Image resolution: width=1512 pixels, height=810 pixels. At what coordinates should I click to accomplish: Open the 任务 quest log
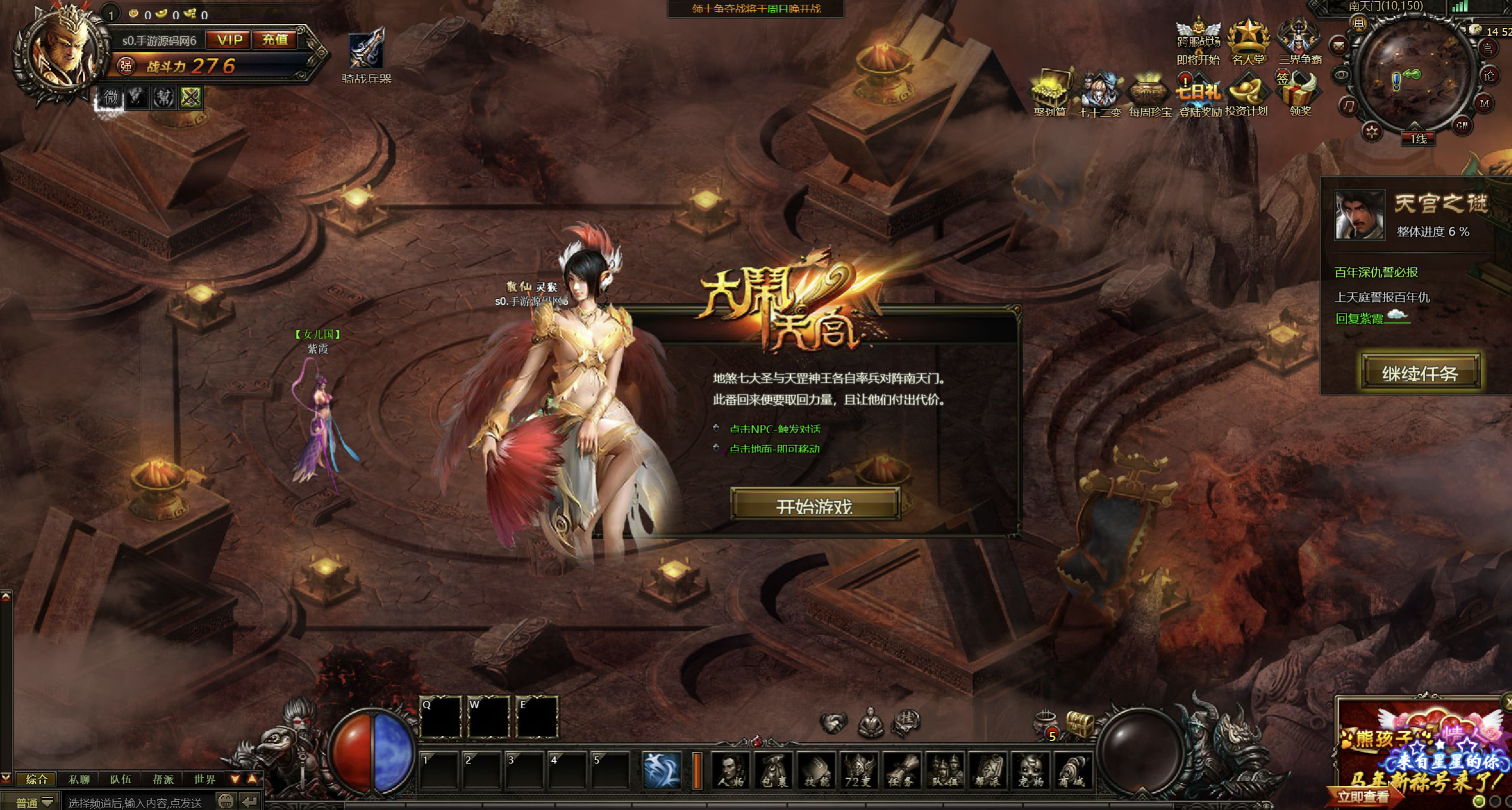(x=901, y=771)
